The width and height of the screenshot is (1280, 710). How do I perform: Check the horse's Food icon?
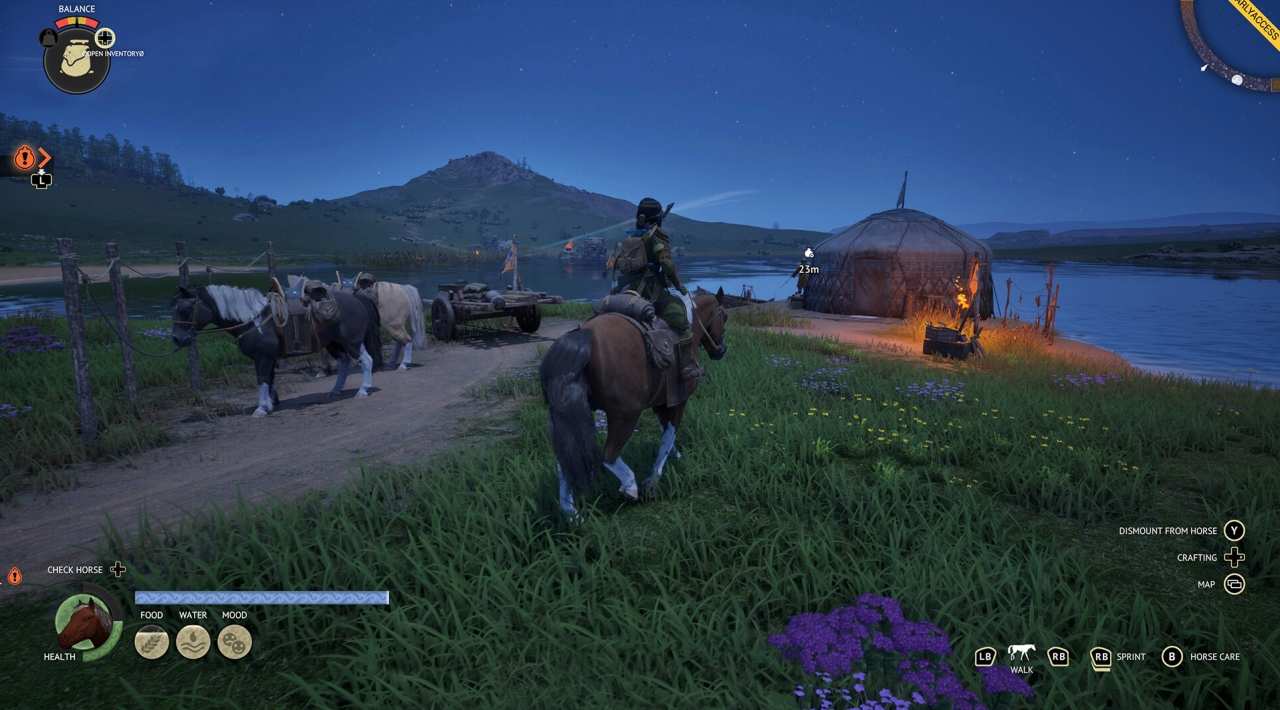click(x=152, y=642)
